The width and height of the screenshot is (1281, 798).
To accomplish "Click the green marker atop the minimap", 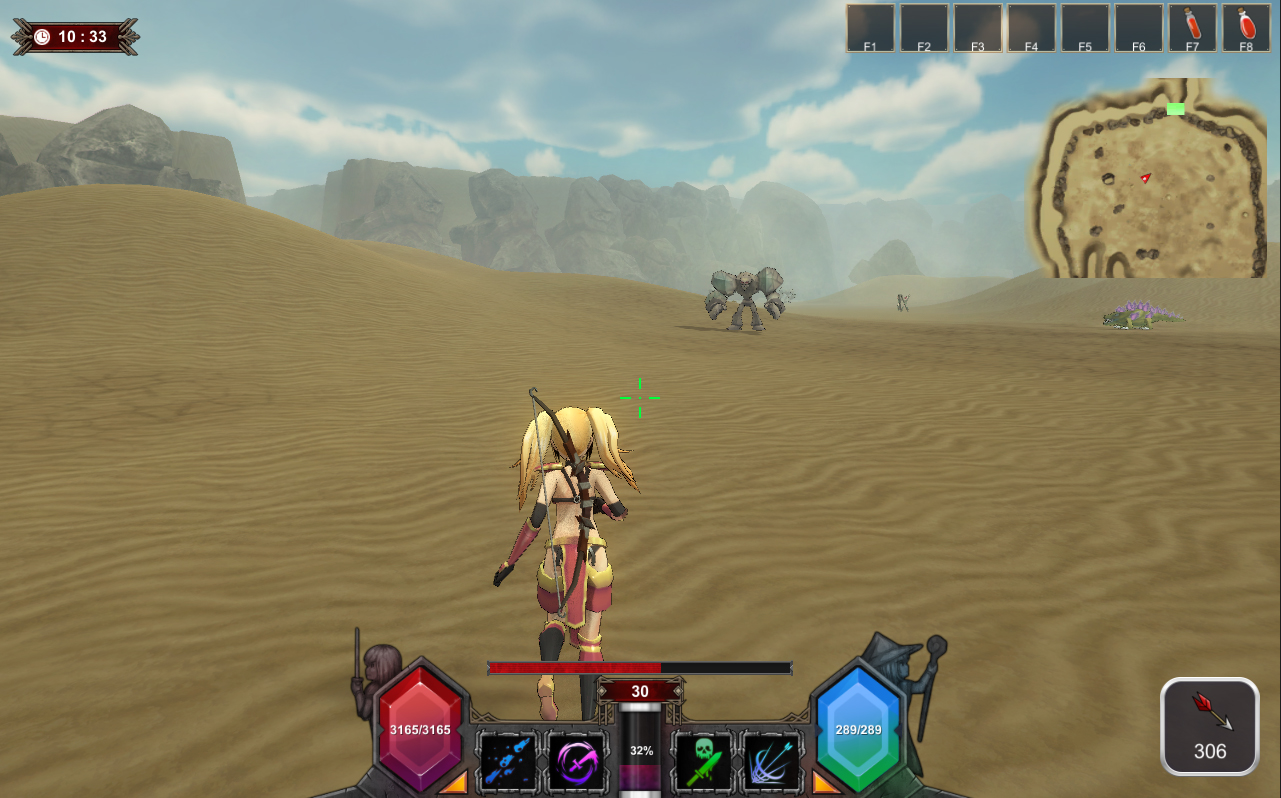I will (x=1175, y=109).
